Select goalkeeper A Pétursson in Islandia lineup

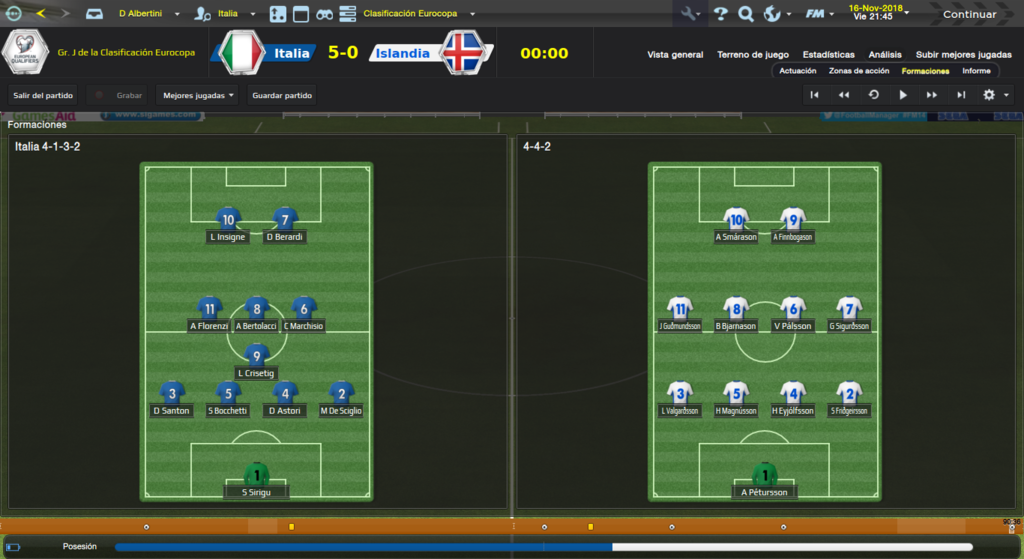click(764, 481)
